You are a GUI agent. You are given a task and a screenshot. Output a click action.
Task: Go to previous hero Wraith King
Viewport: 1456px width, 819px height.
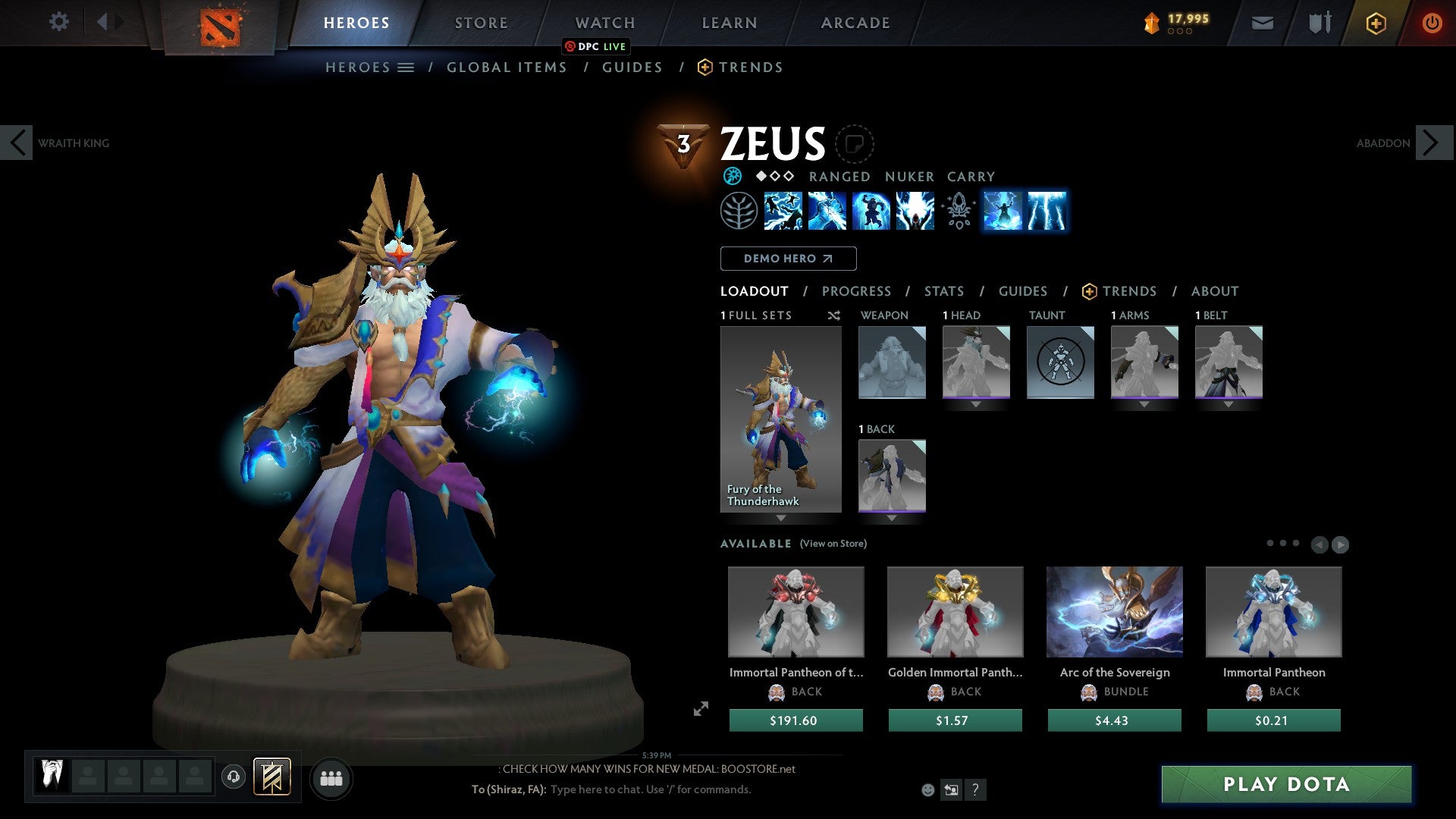point(17,143)
